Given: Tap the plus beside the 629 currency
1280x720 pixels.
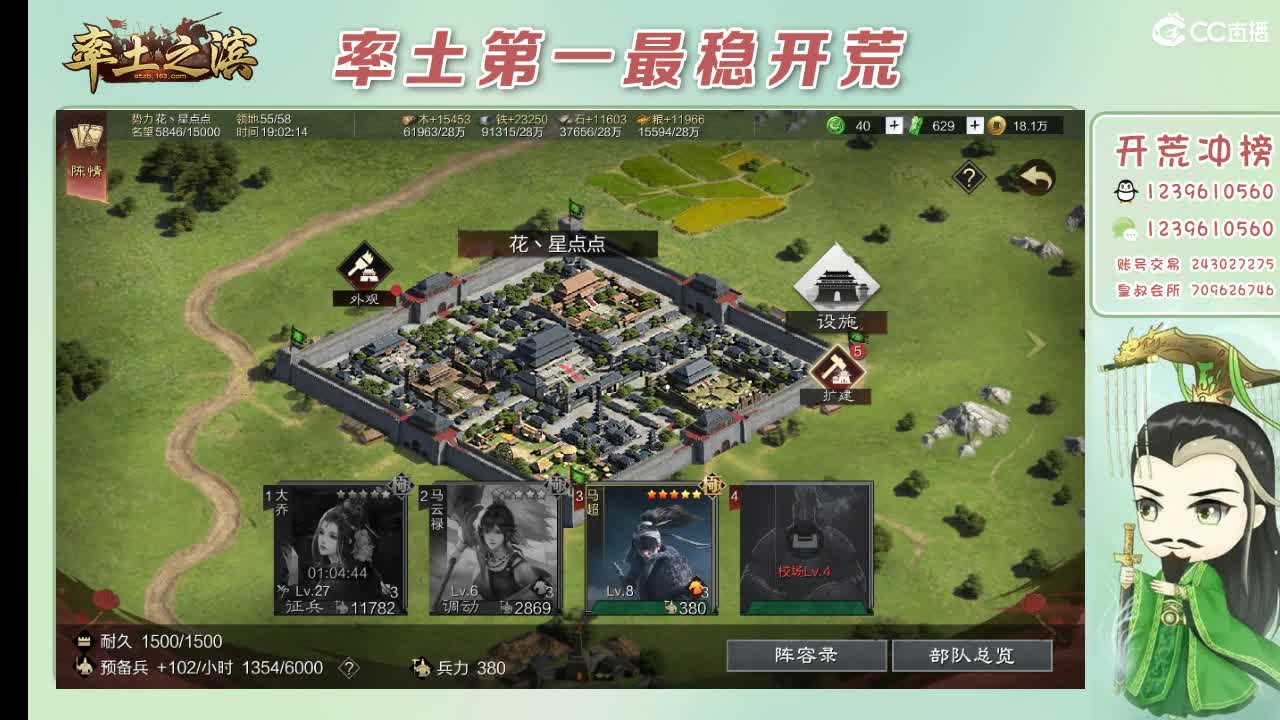Looking at the screenshot, I should 975,124.
